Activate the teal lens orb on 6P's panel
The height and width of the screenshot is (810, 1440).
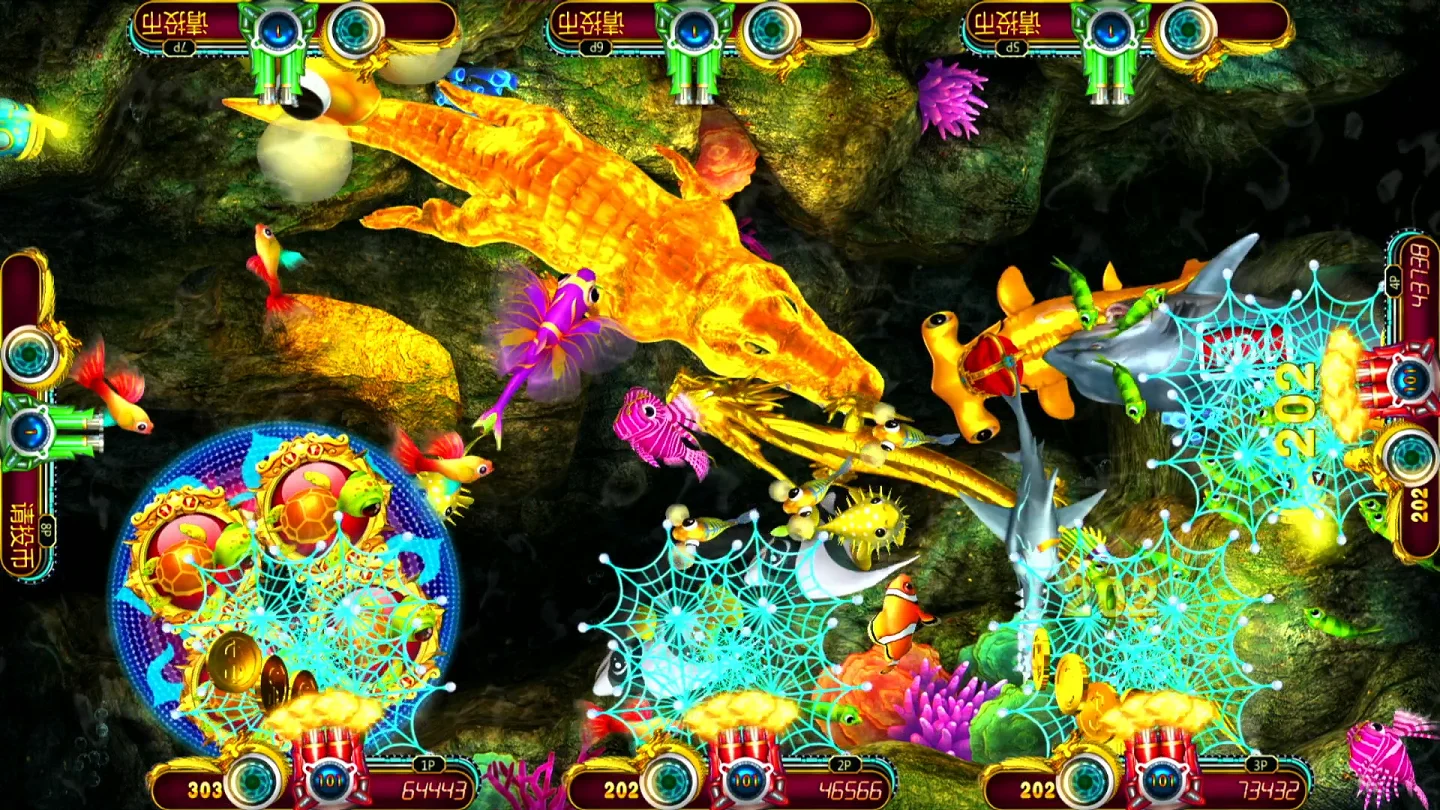(x=770, y=32)
